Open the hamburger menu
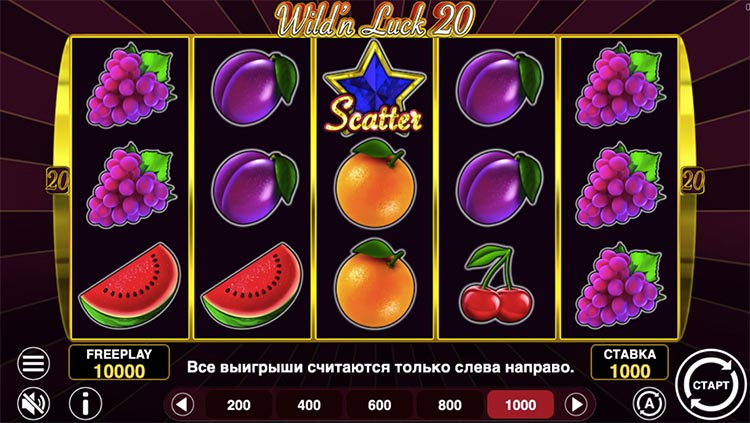 [x=34, y=363]
